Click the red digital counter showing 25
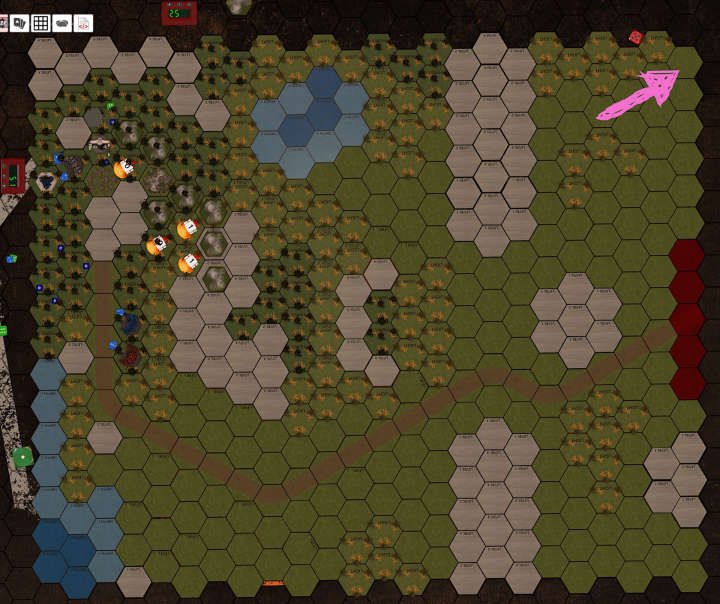Image resolution: width=720 pixels, height=604 pixels. [x=177, y=13]
